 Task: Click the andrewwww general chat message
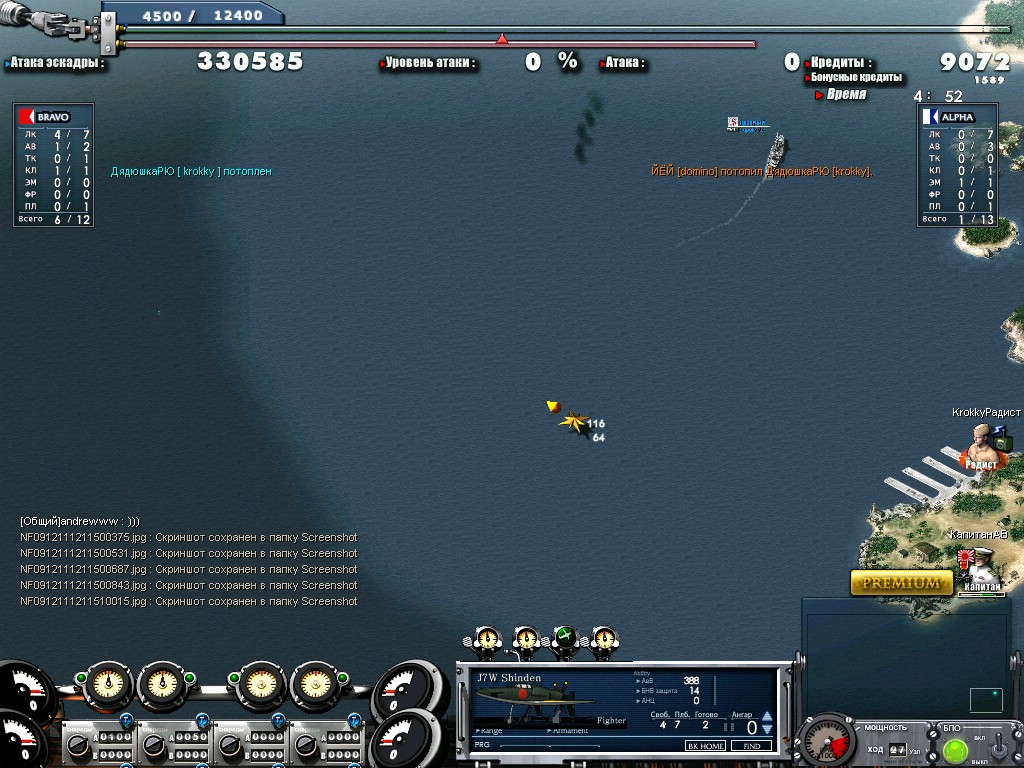tap(80, 522)
